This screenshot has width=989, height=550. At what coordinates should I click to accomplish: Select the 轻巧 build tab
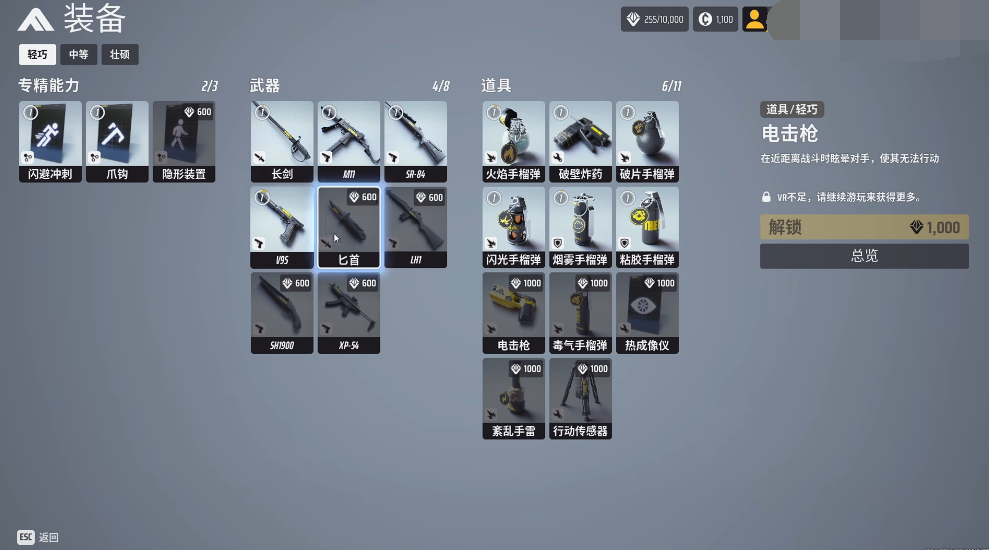pyautogui.click(x=37, y=55)
